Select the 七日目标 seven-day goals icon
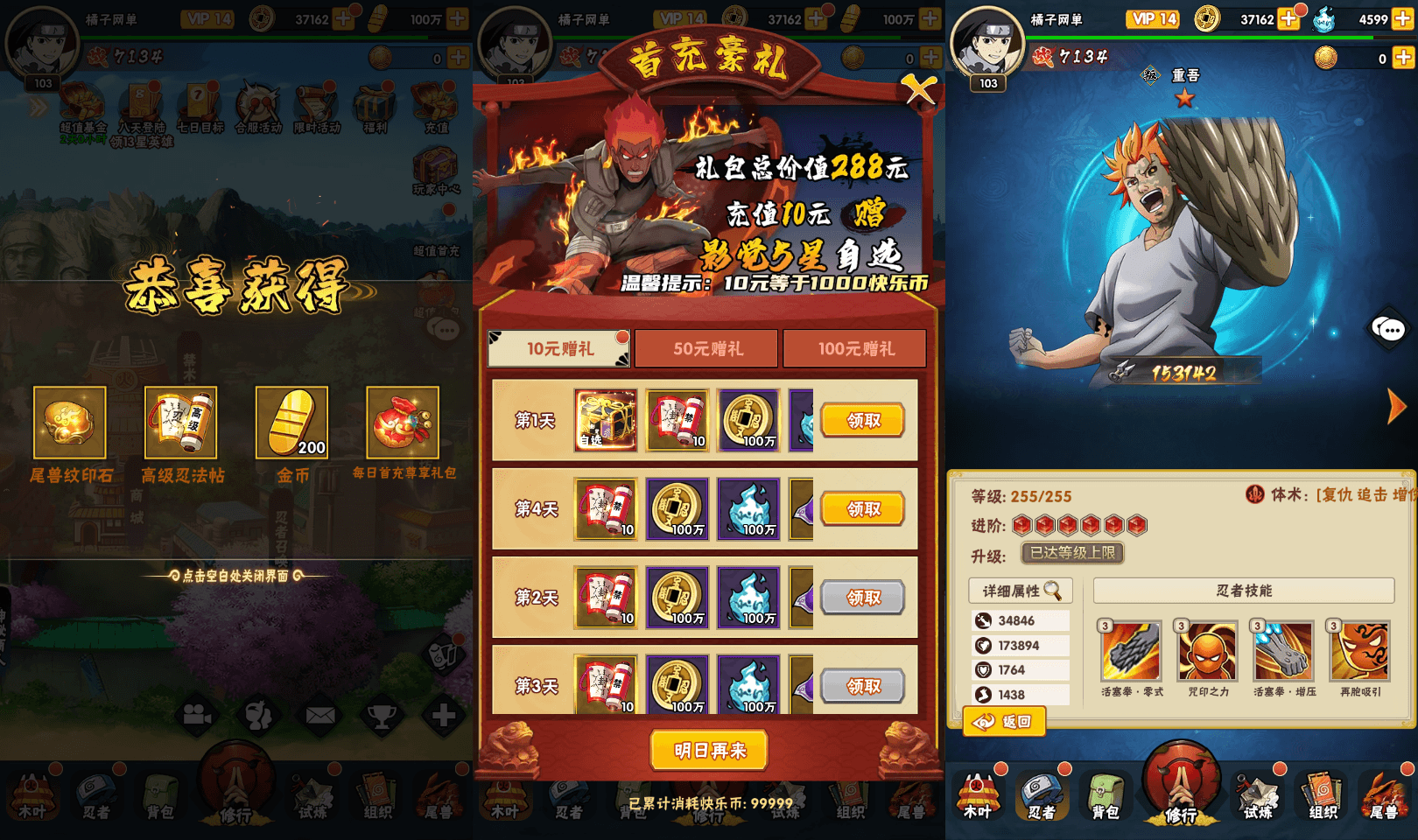1418x840 pixels. coord(200,103)
